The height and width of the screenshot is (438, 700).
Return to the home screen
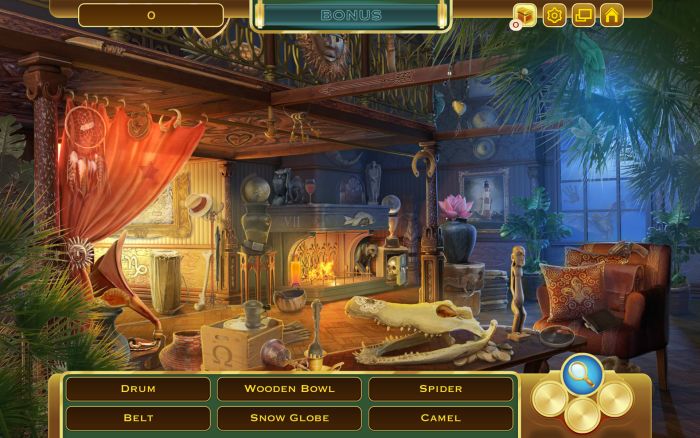[x=612, y=14]
